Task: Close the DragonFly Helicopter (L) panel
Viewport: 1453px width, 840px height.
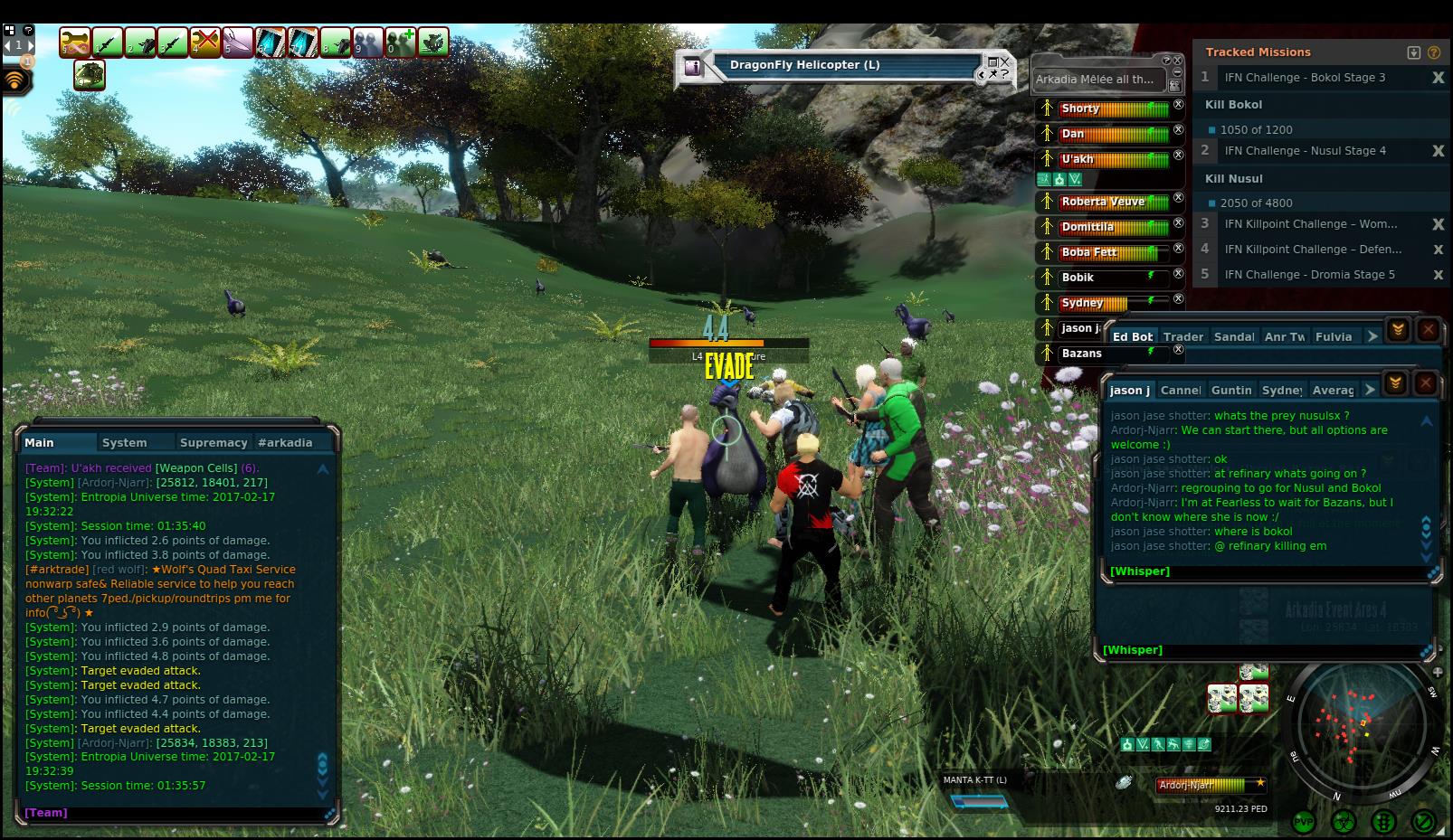Action: (1005, 62)
